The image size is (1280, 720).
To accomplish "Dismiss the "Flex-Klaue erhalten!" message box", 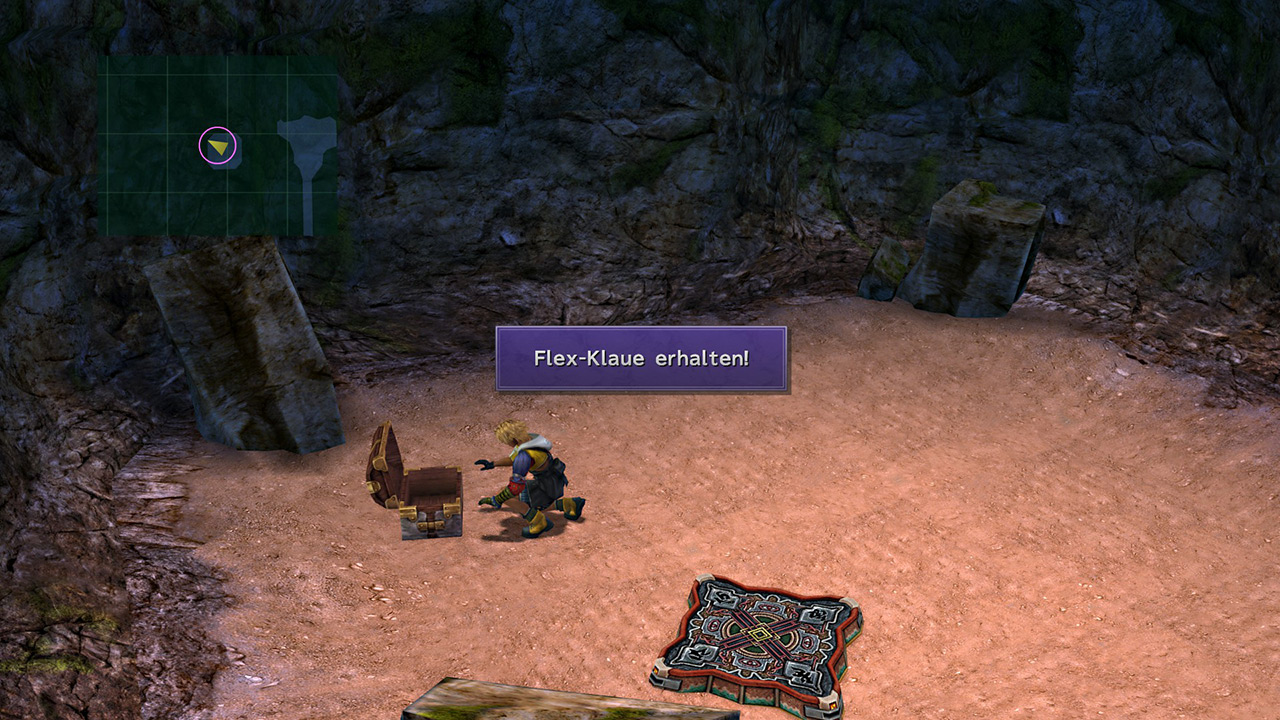I will pos(641,358).
